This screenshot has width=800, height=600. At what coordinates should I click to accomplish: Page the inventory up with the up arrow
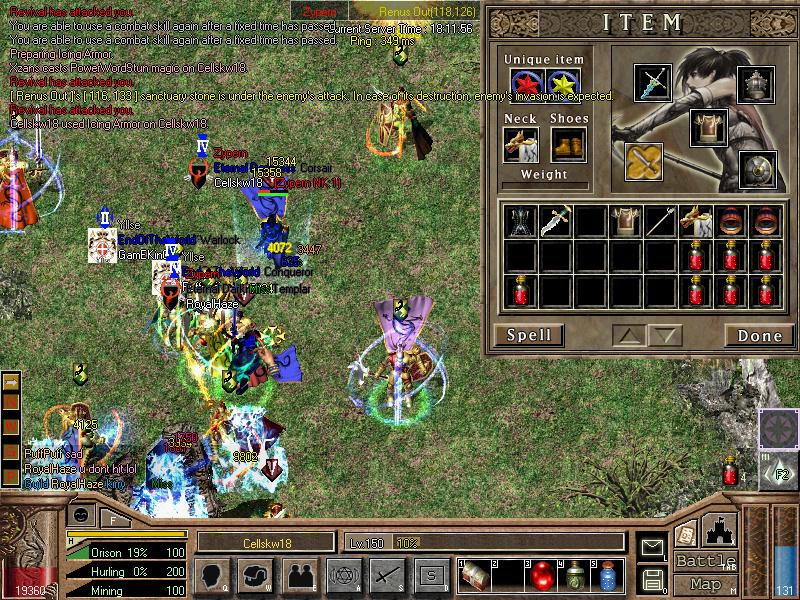pos(629,335)
